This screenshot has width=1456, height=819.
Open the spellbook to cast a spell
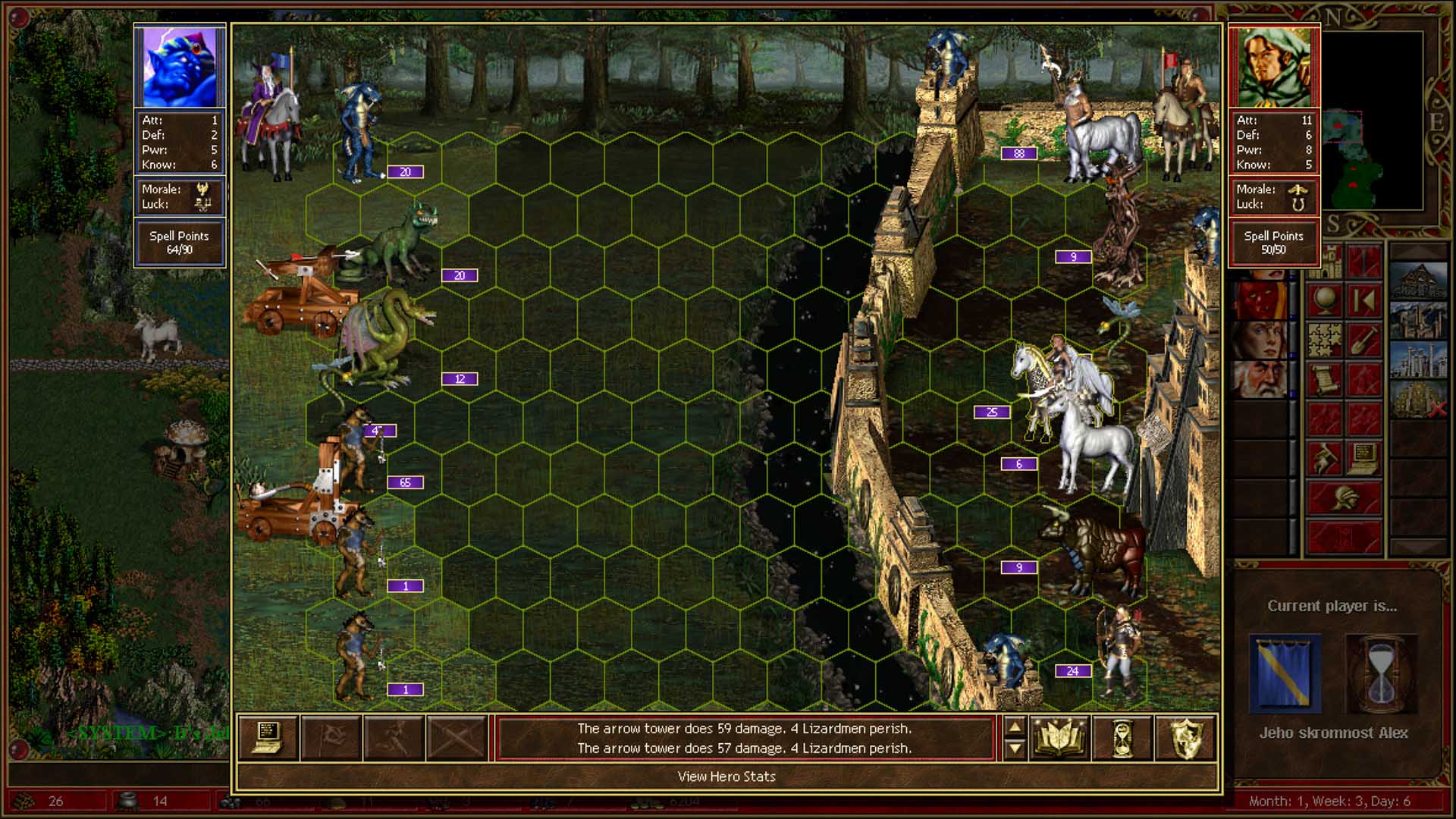click(1059, 737)
